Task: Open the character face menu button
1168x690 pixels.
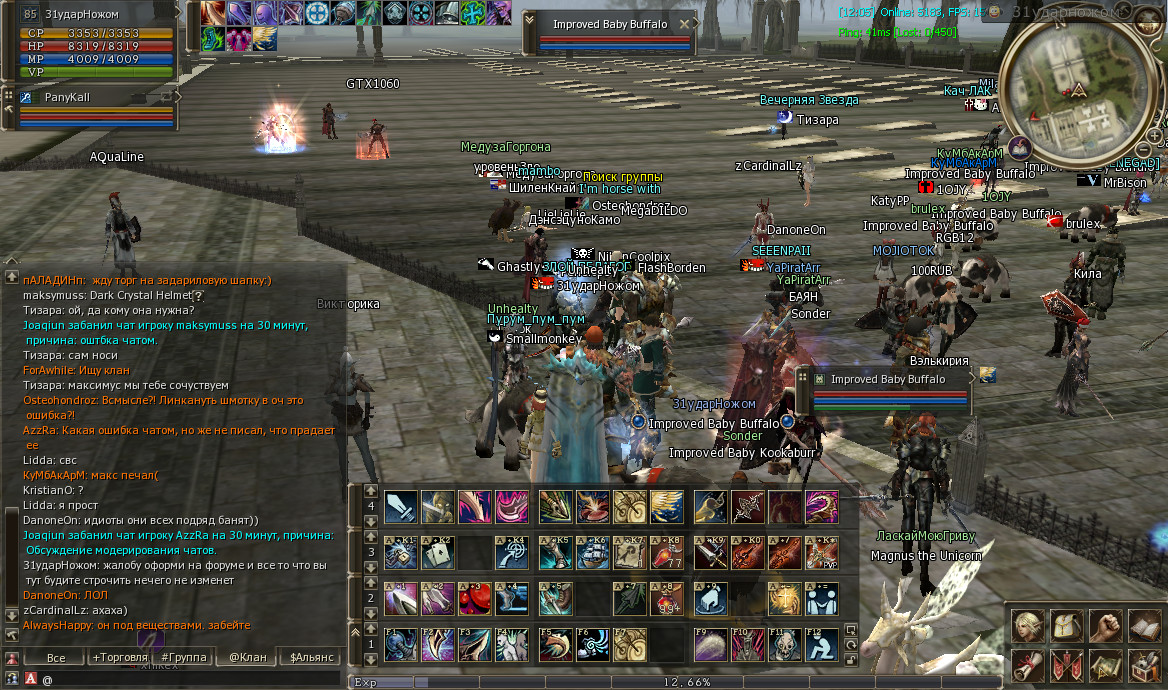Action: tap(1028, 626)
